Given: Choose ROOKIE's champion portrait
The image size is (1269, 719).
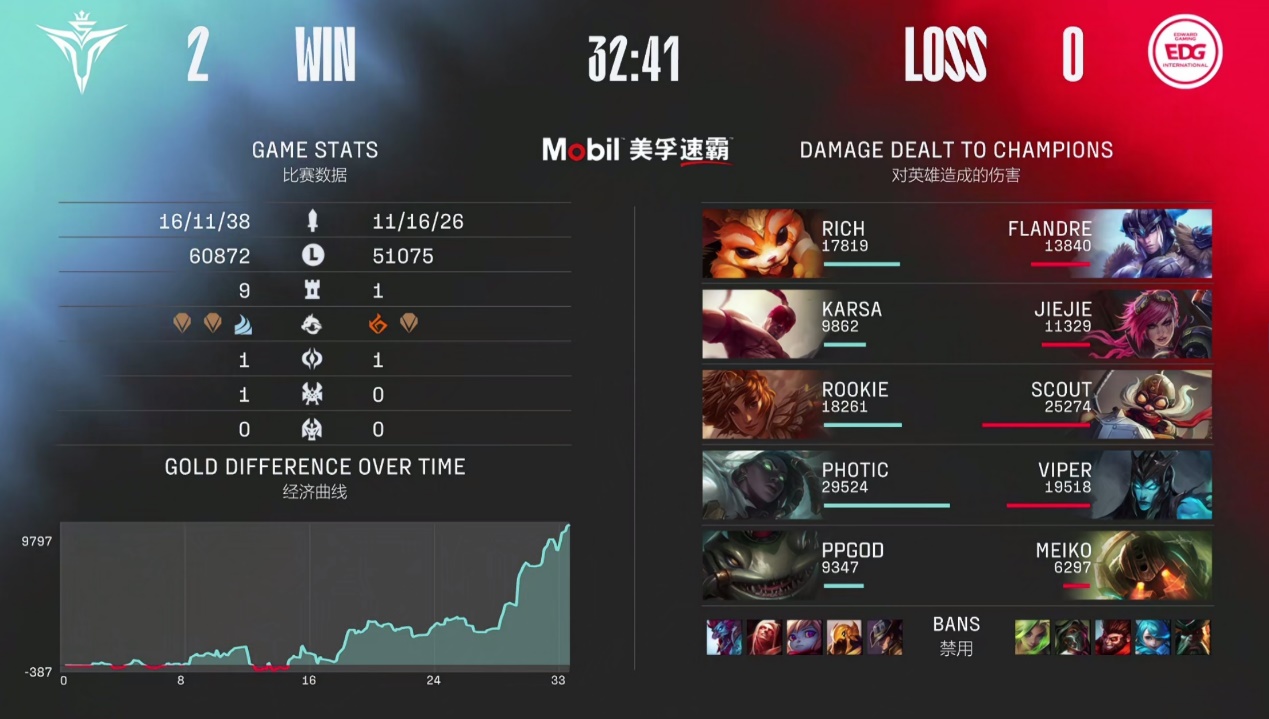Looking at the screenshot, I should [761, 404].
